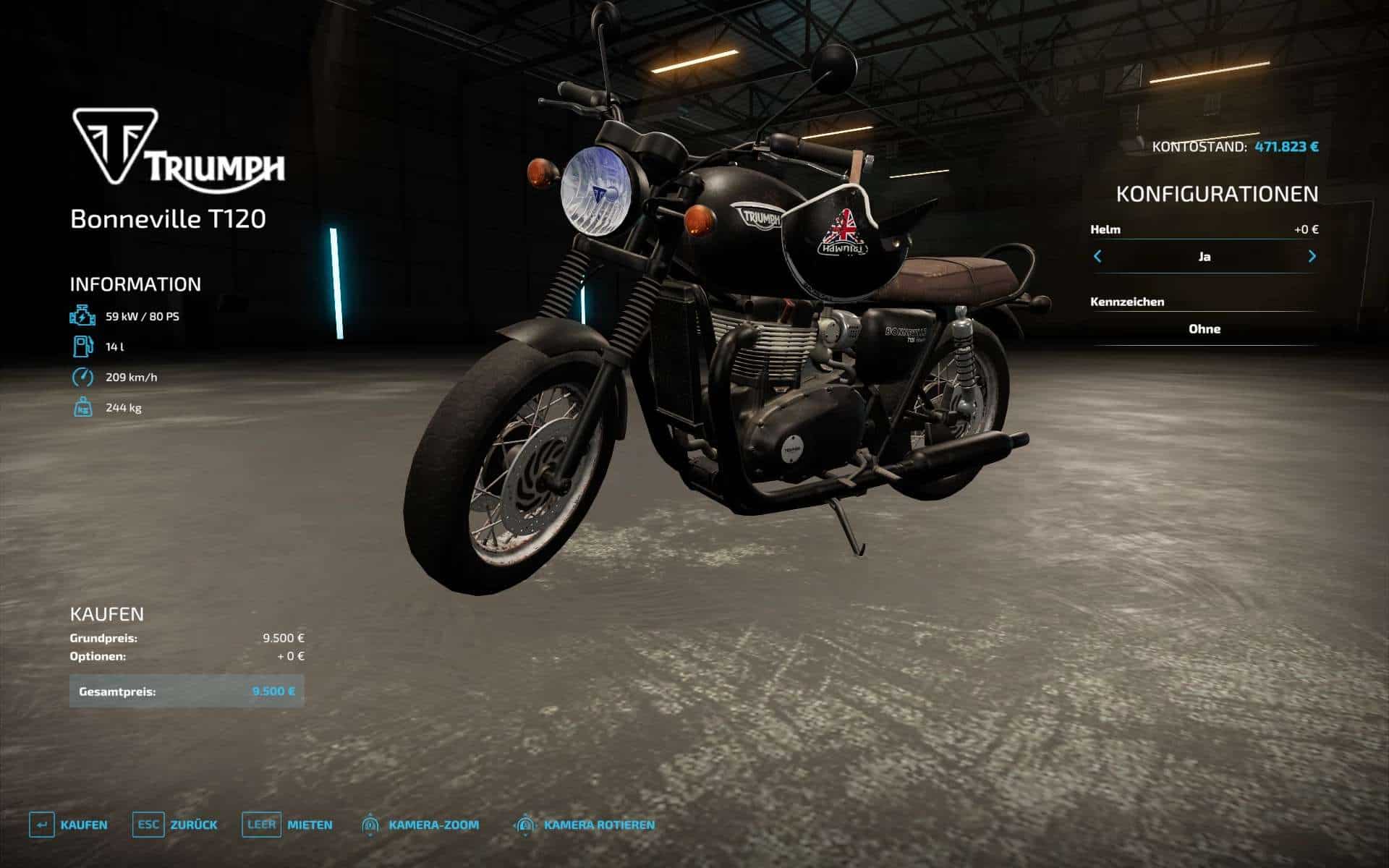Go back using the Zurück button
The width and height of the screenshot is (1389, 868).
point(176,825)
